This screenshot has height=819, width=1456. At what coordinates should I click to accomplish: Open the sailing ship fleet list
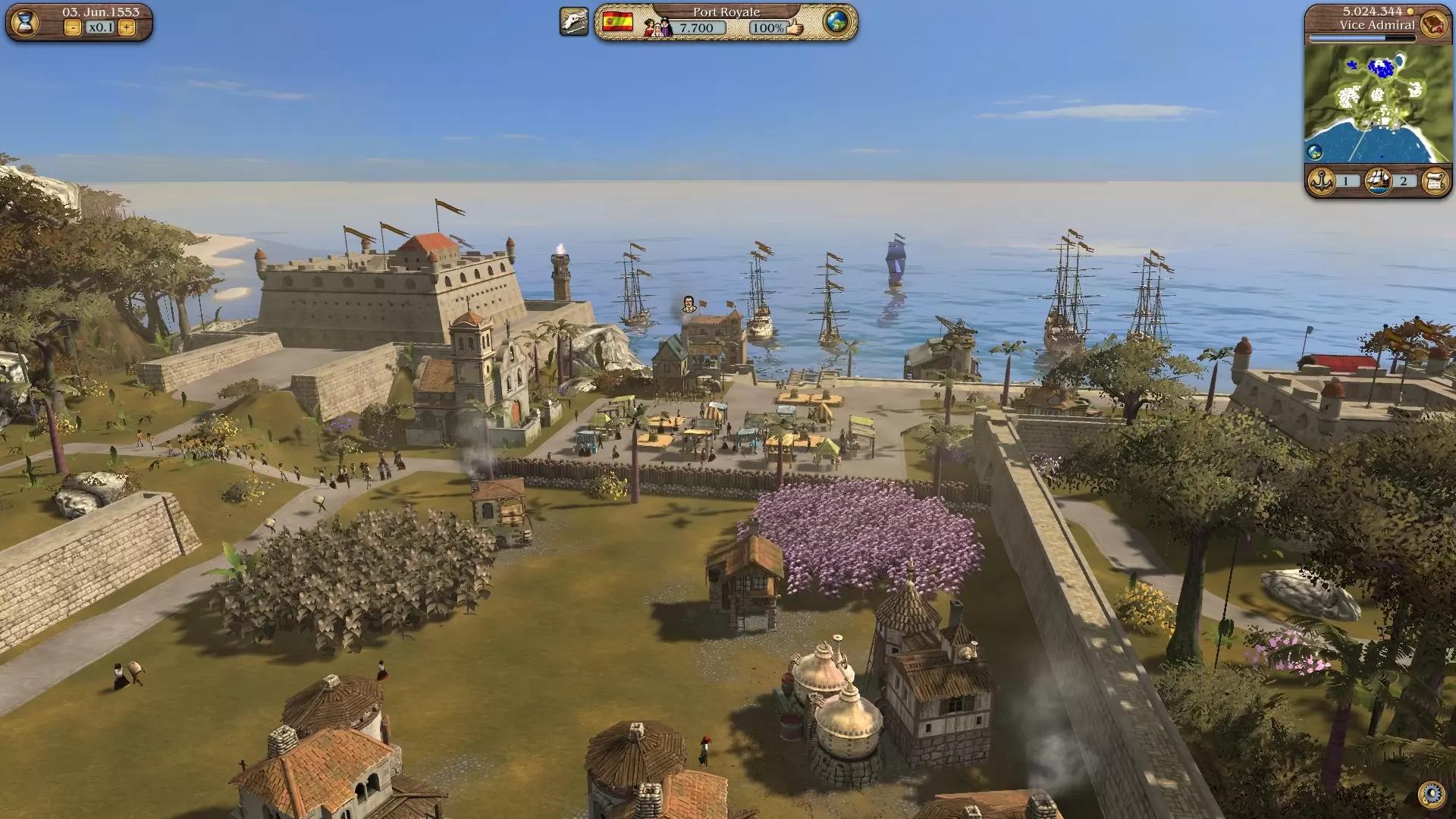(1379, 181)
